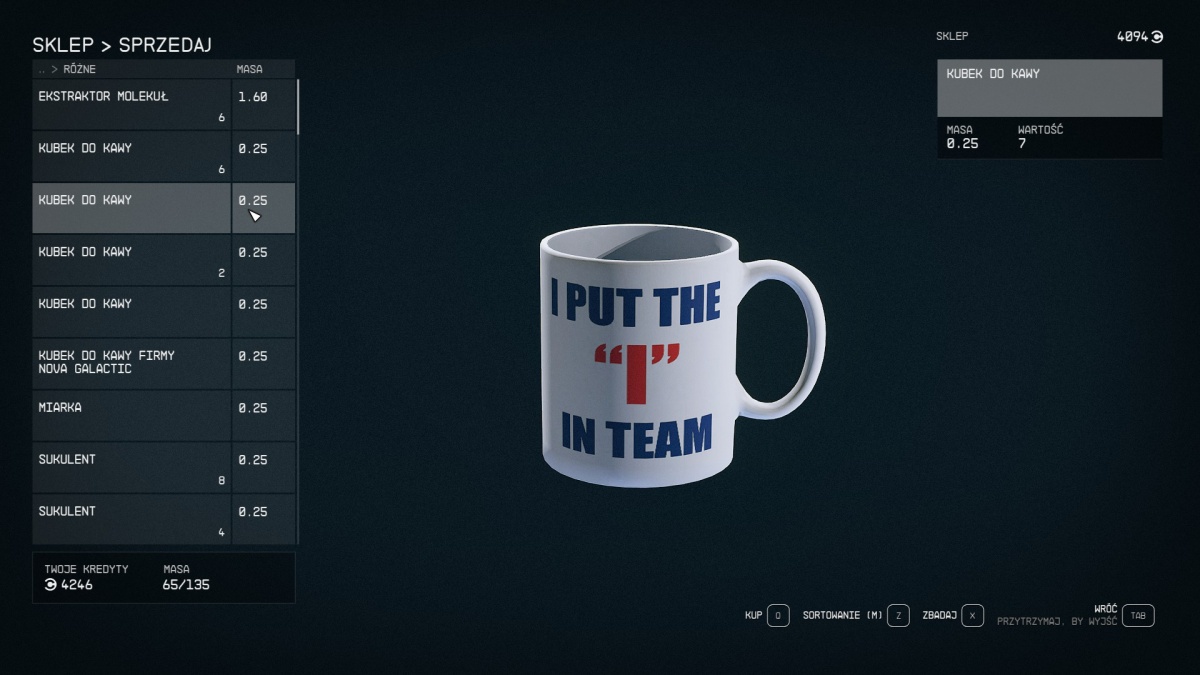Go back using the Wróć button
This screenshot has height=675, width=1200.
pos(1137,616)
